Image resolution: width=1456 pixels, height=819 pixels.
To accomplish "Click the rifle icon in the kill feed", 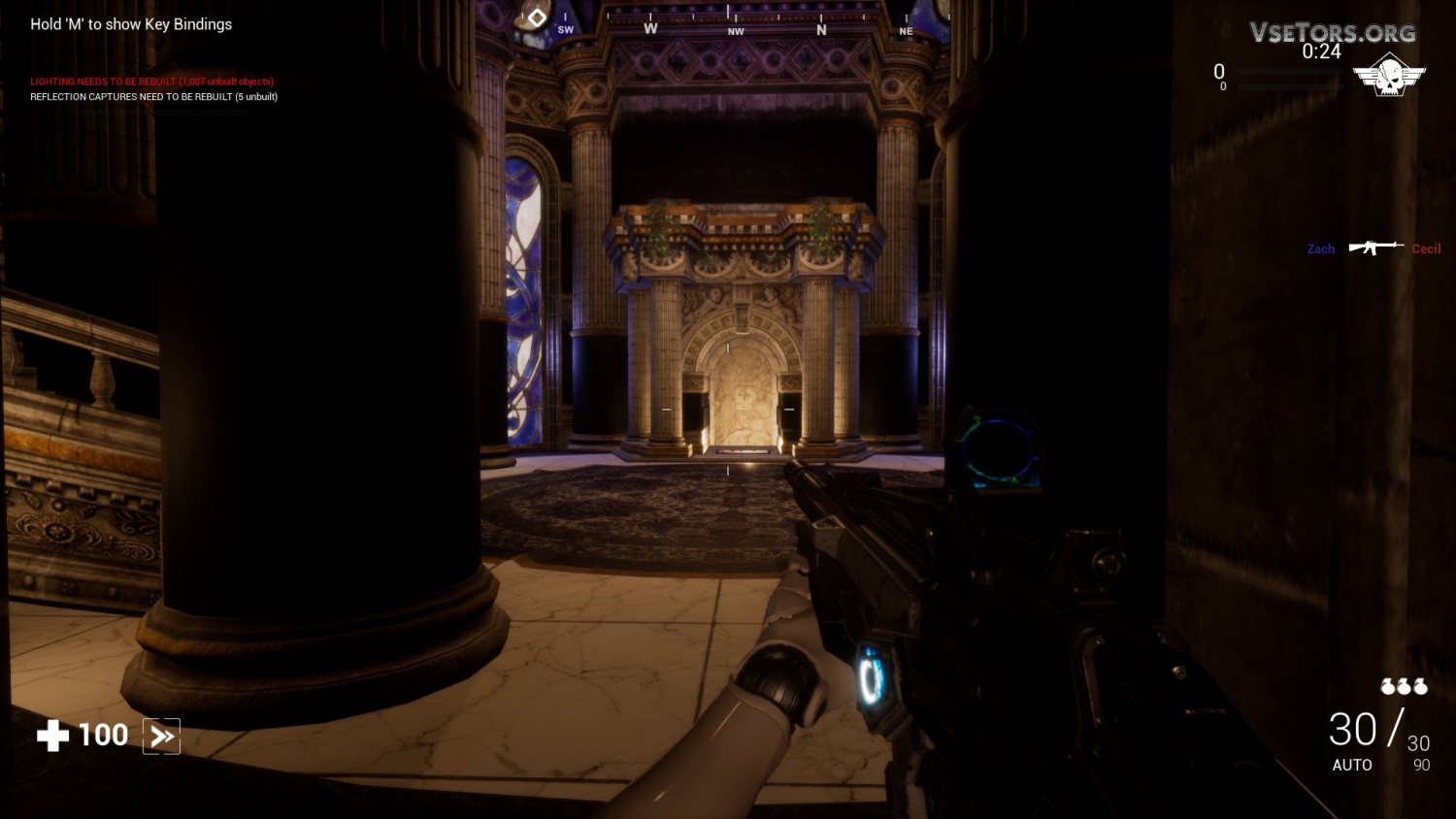I will click(1375, 247).
